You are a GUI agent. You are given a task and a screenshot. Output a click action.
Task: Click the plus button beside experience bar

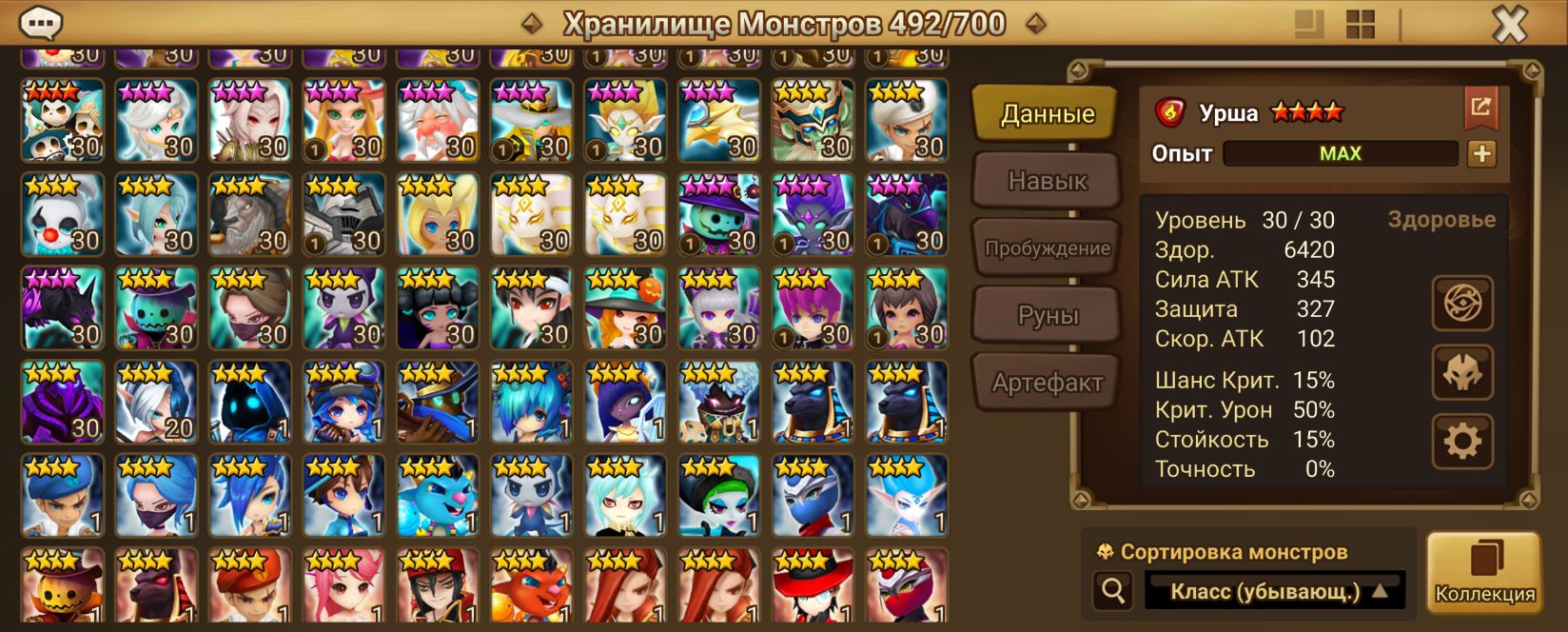point(1481,153)
